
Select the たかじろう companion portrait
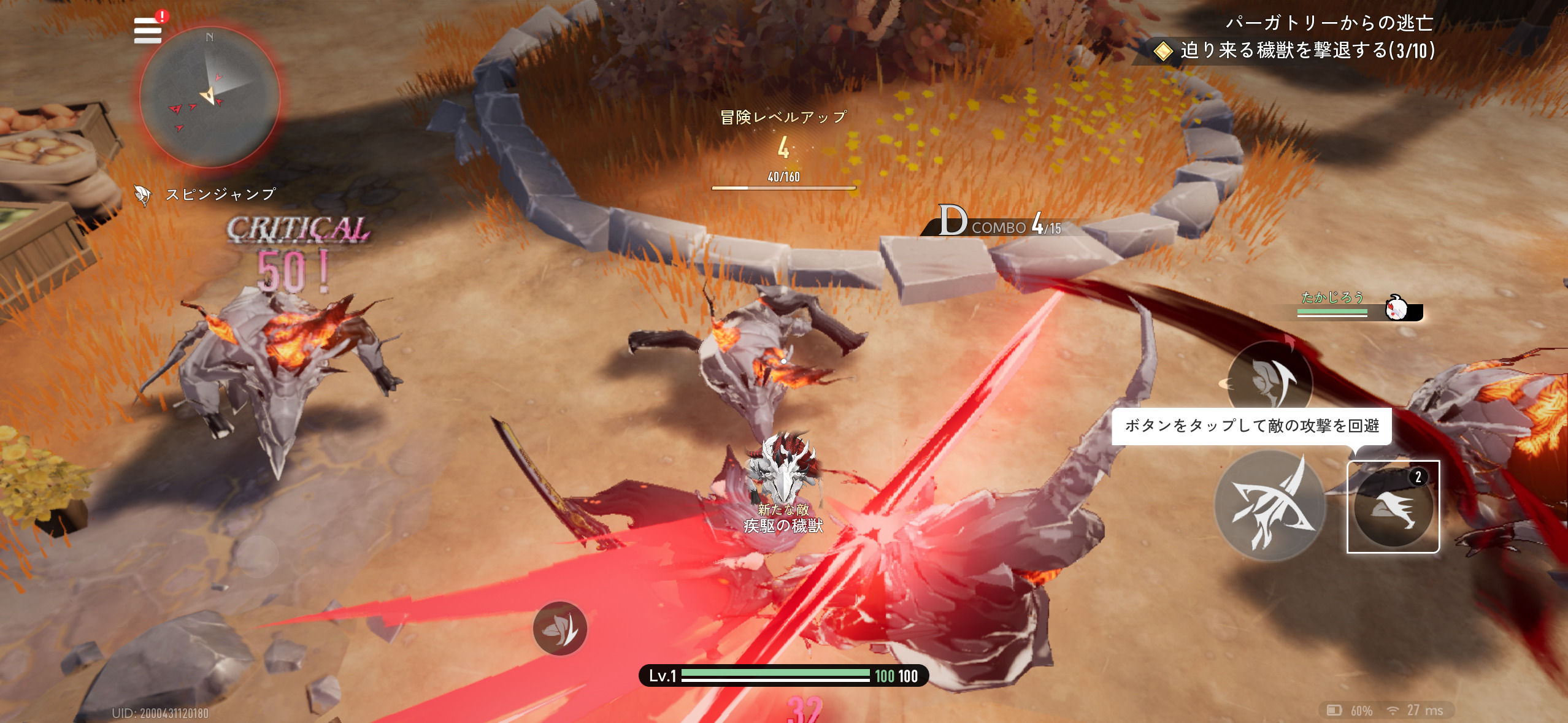coord(1397,307)
